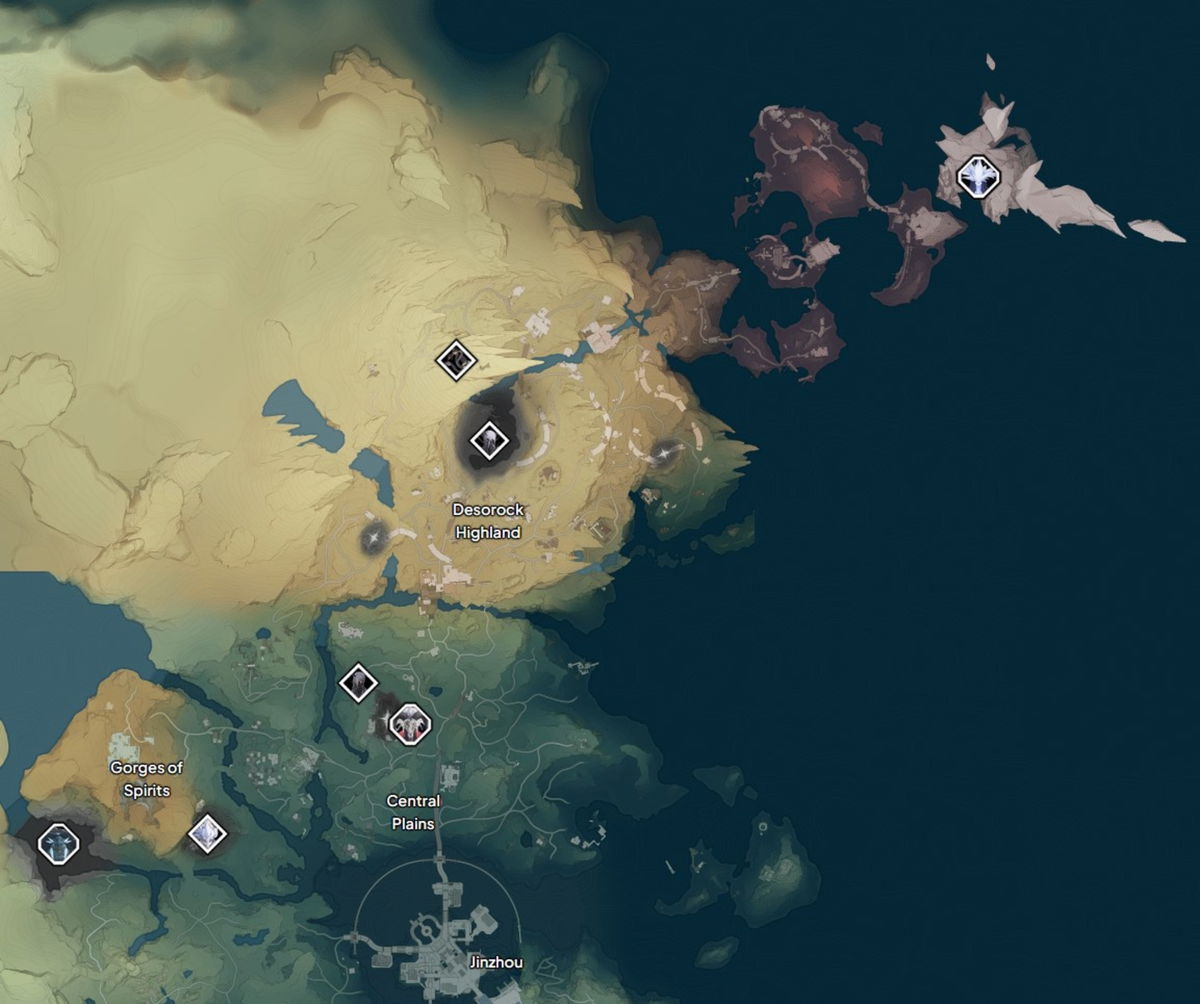Viewport: 1200px width, 1004px height.
Task: Click the serpent boss marker above the crater
Action: (456, 359)
